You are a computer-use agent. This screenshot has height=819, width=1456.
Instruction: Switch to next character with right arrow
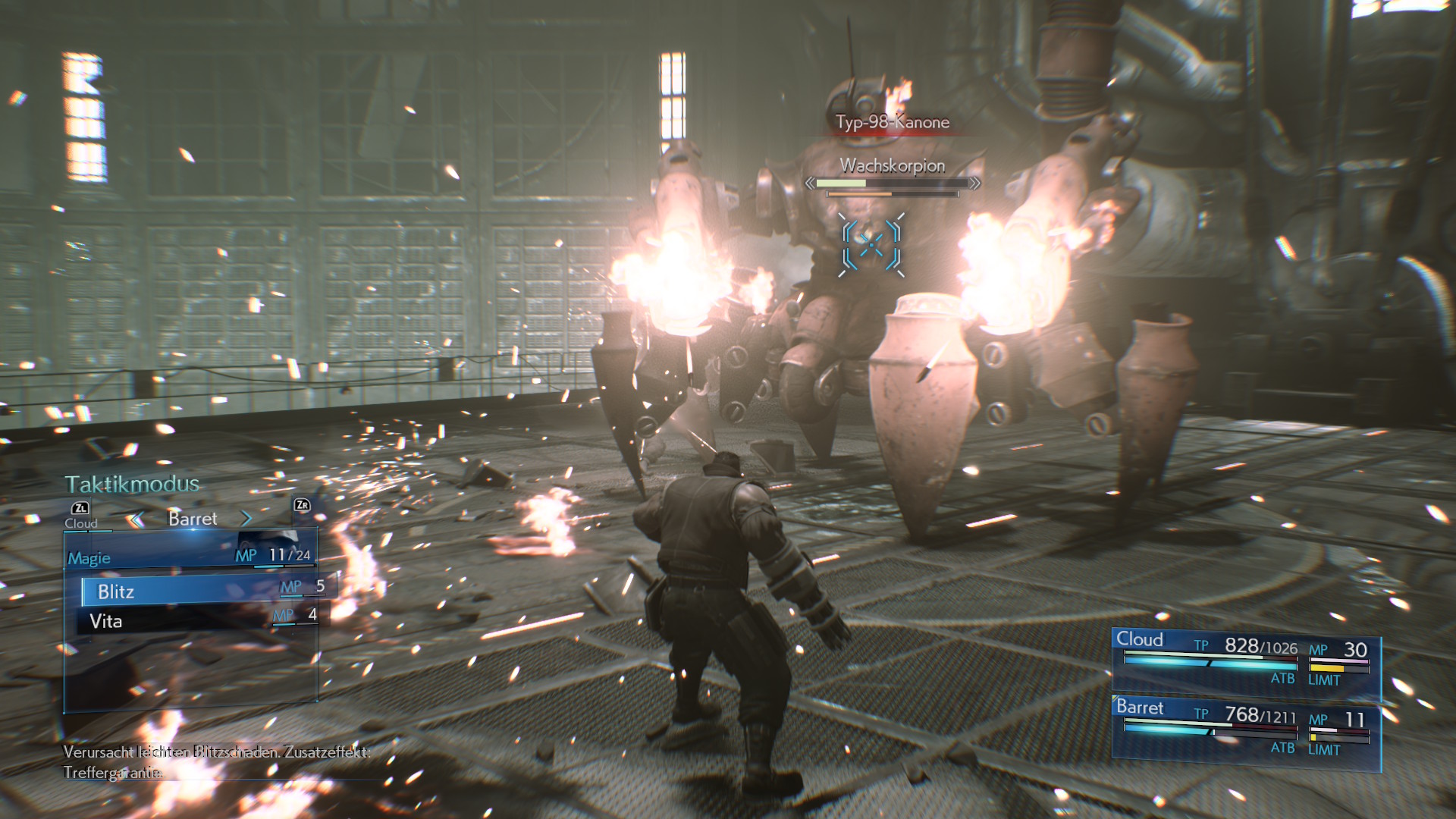pos(246,519)
